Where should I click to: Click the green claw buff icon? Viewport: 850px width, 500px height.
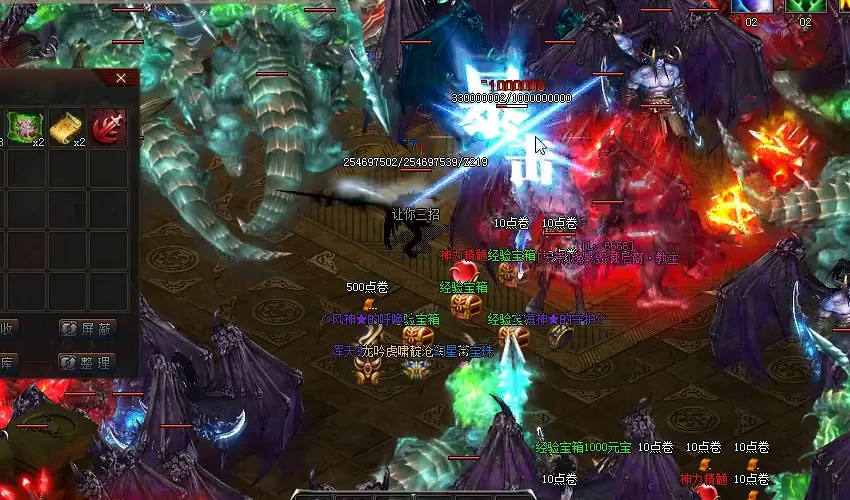pyautogui.click(x=804, y=6)
